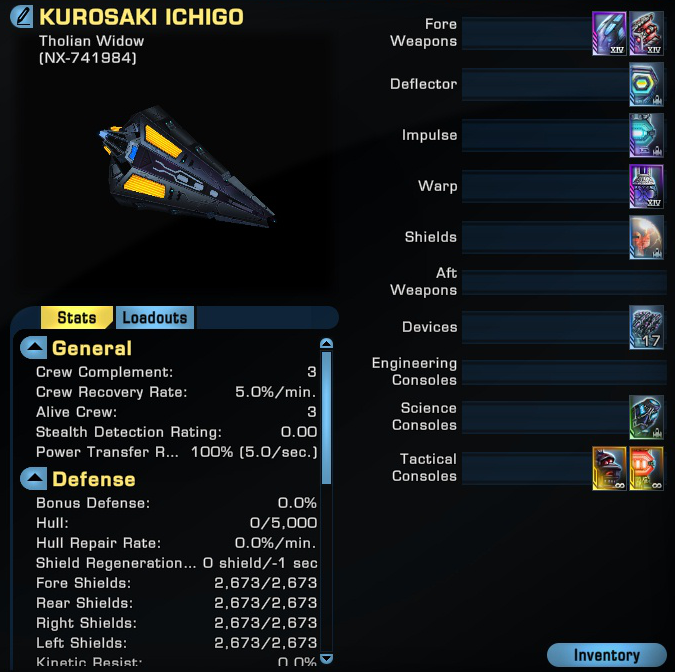Pick the equipped Warp core slot

point(647,187)
